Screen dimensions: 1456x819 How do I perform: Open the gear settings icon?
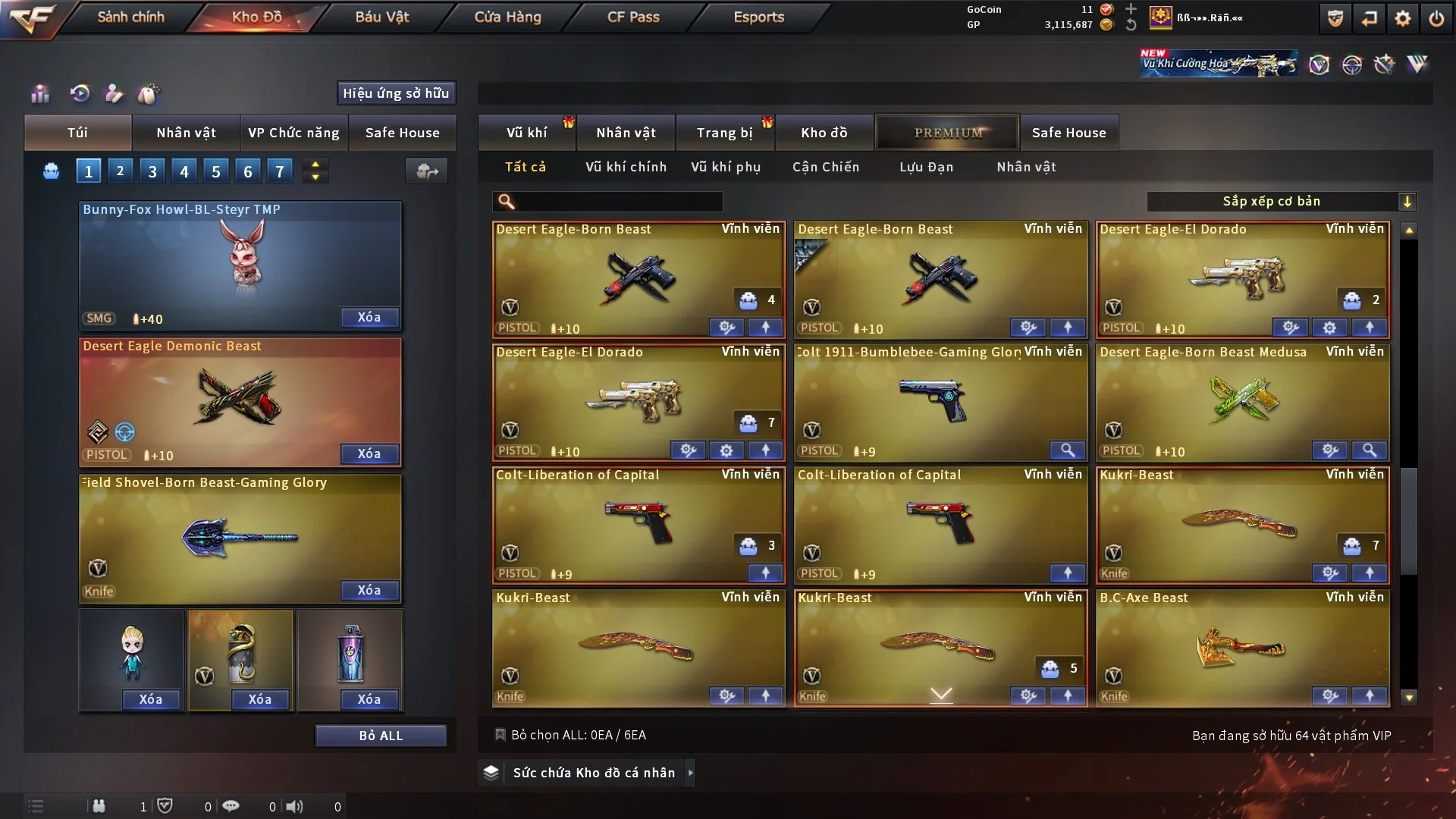(x=1402, y=18)
